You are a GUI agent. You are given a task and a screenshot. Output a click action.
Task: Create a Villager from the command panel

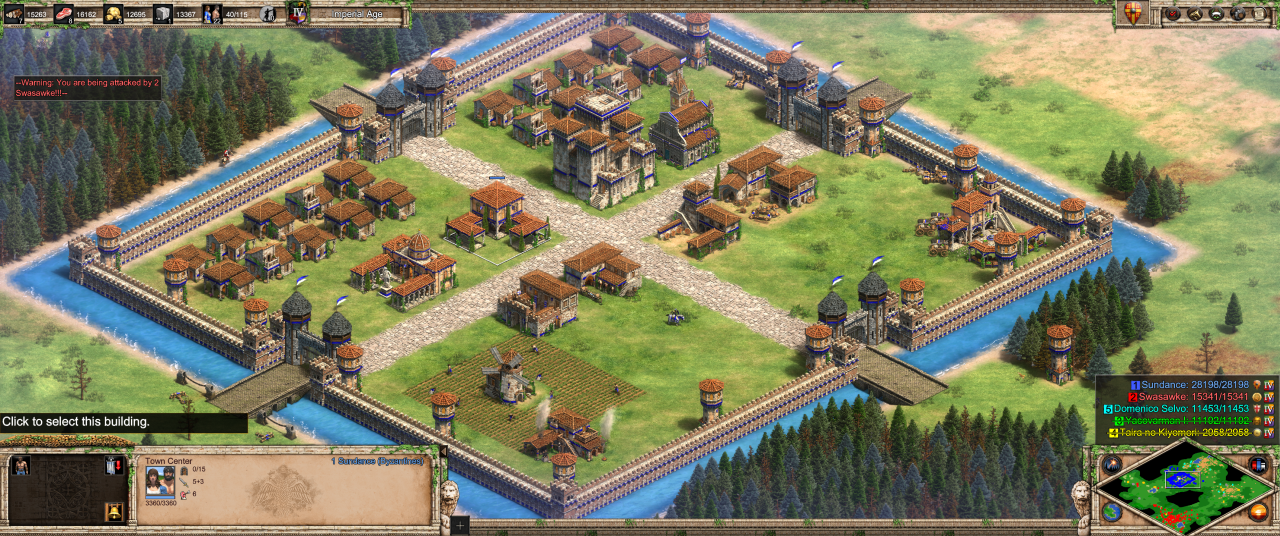click(20, 465)
